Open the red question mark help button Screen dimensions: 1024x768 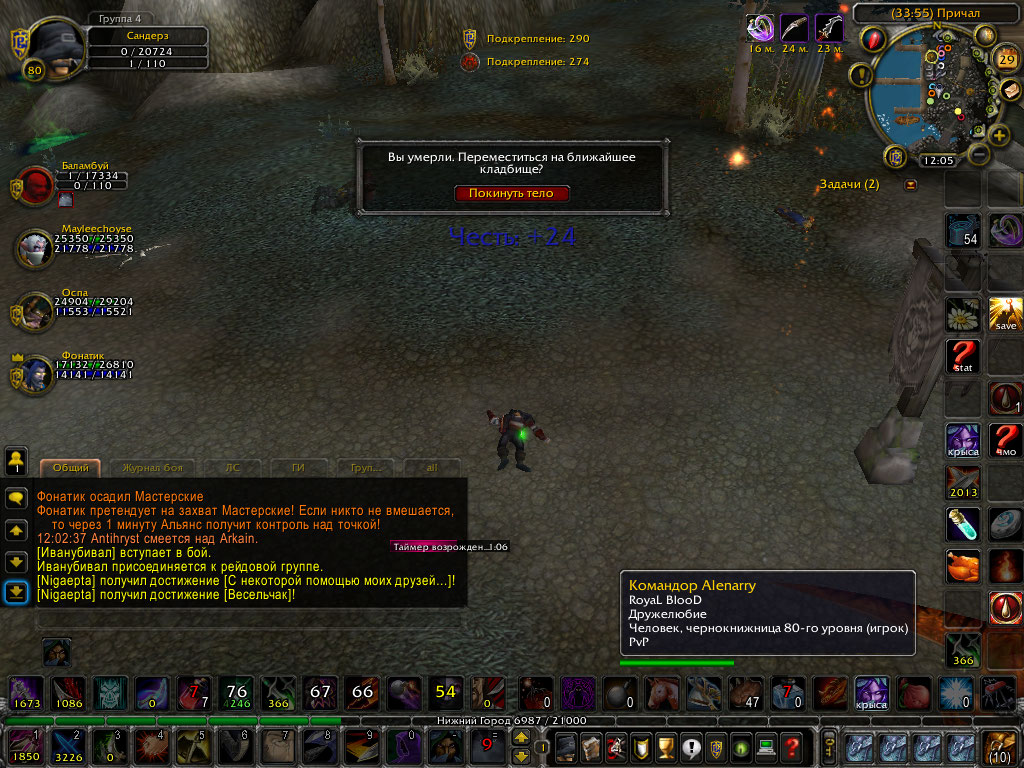pos(791,747)
